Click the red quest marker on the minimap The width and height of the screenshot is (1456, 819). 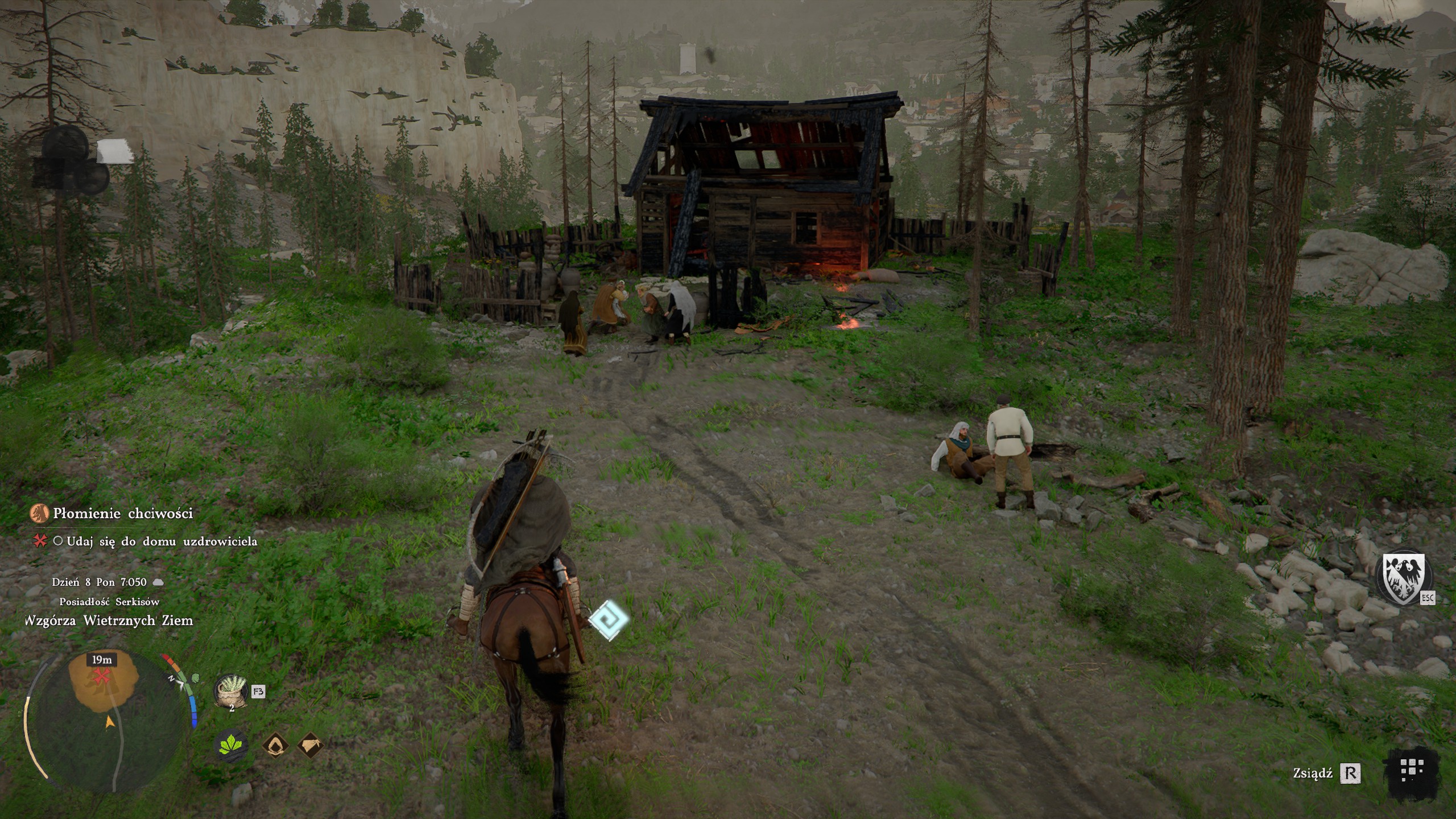point(101,676)
